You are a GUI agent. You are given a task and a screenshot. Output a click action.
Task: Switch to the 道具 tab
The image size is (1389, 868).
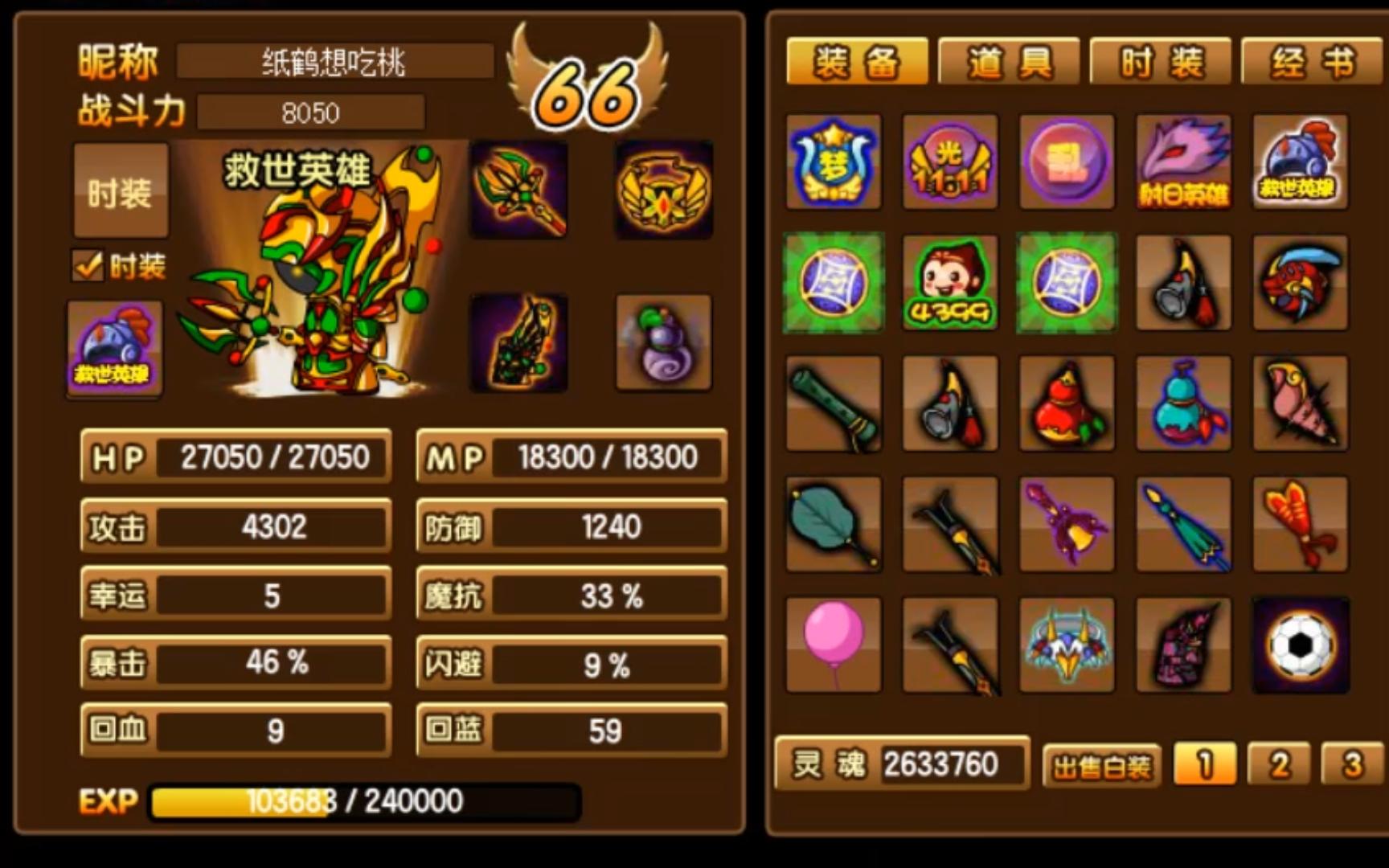coord(1007,62)
